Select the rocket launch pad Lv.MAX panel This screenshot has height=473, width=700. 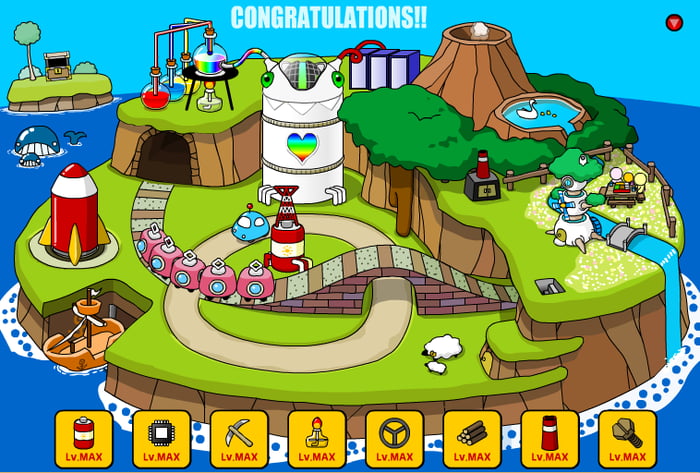pyautogui.click(x=317, y=439)
